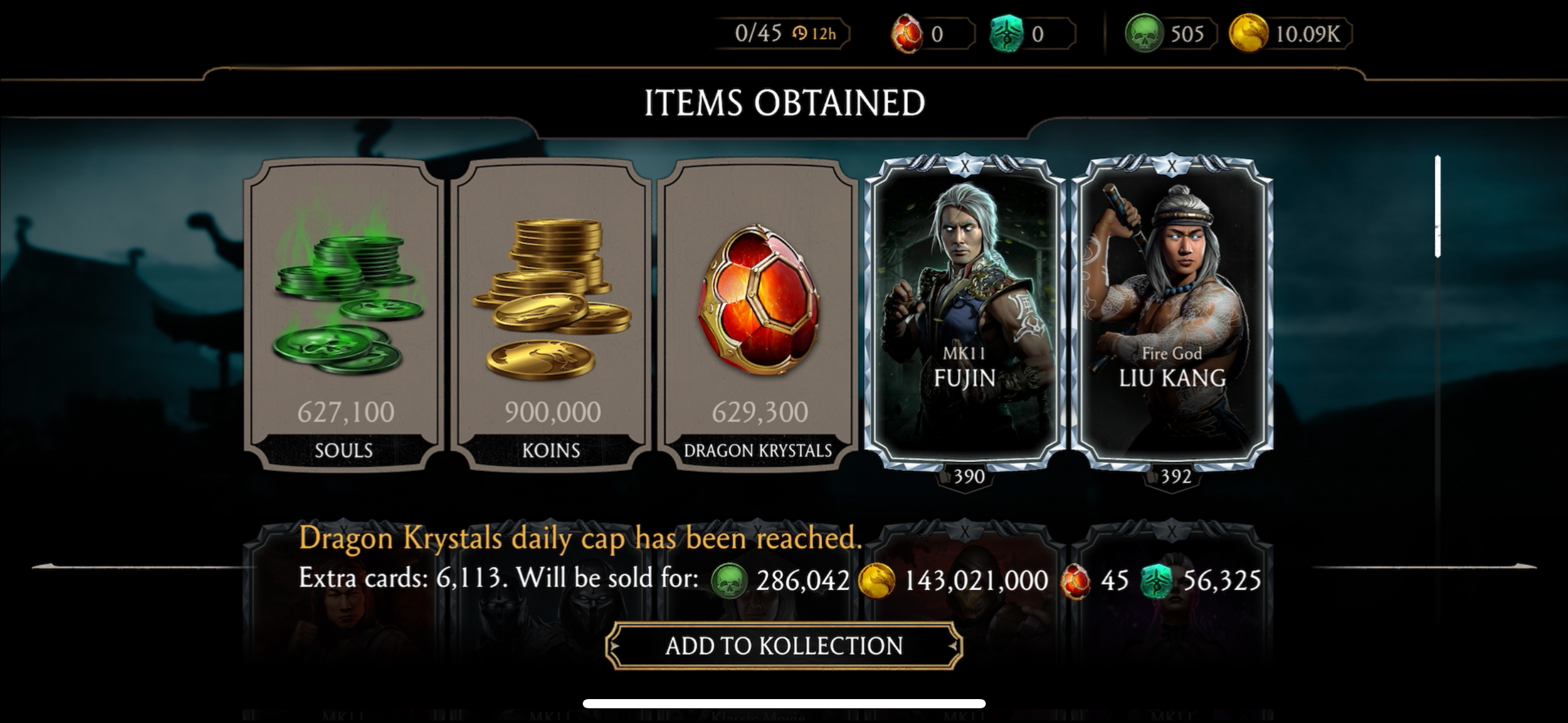
Task: Click the red Dragon Krystal egg counter icon
Action: [905, 34]
